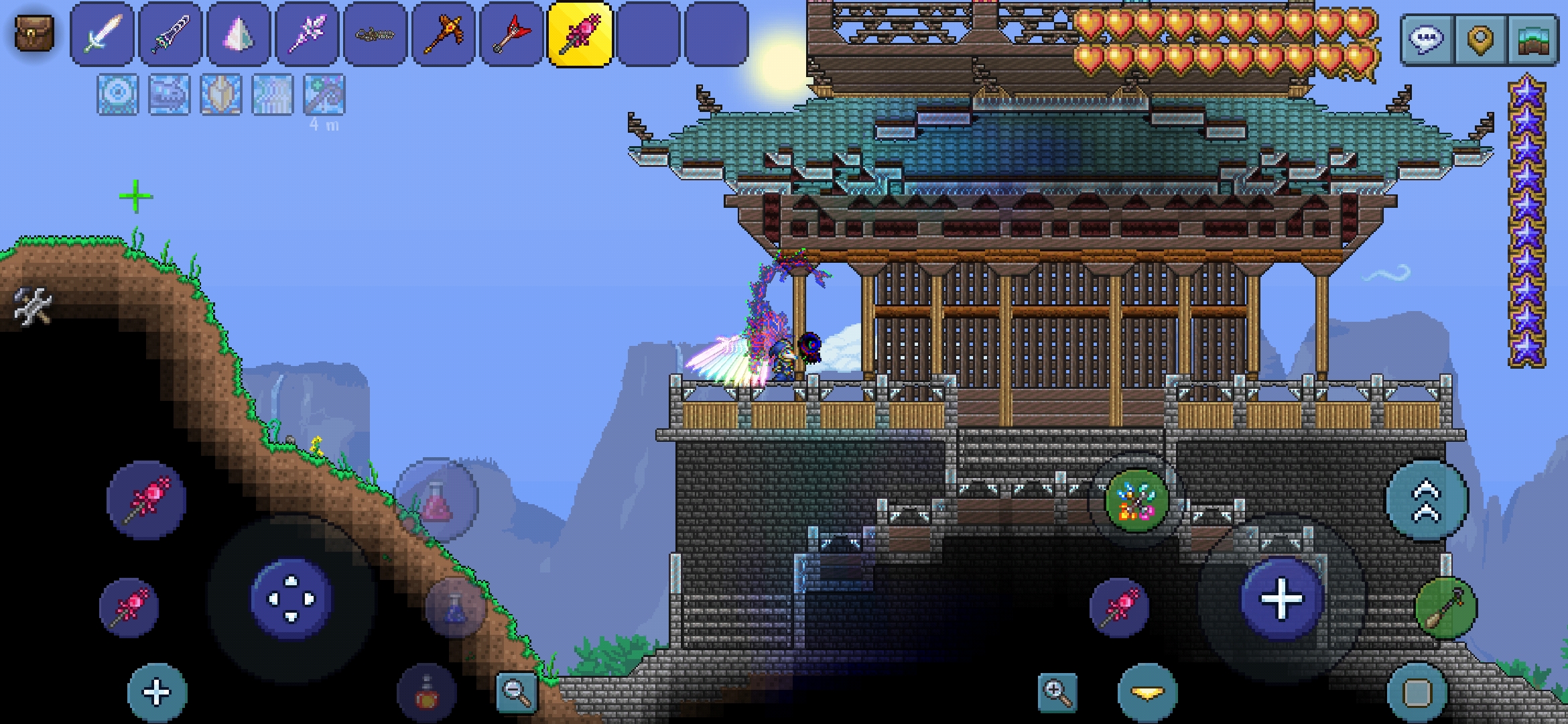1568x724 pixels.
Task: Open the chat speech bubble
Action: coord(1426,39)
